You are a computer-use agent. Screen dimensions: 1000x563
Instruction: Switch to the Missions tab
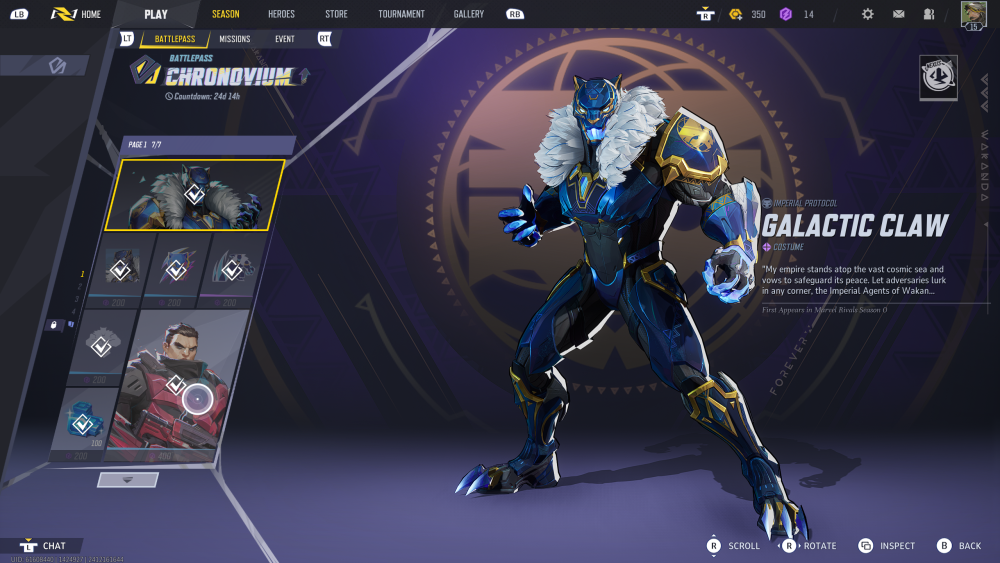tap(235, 39)
